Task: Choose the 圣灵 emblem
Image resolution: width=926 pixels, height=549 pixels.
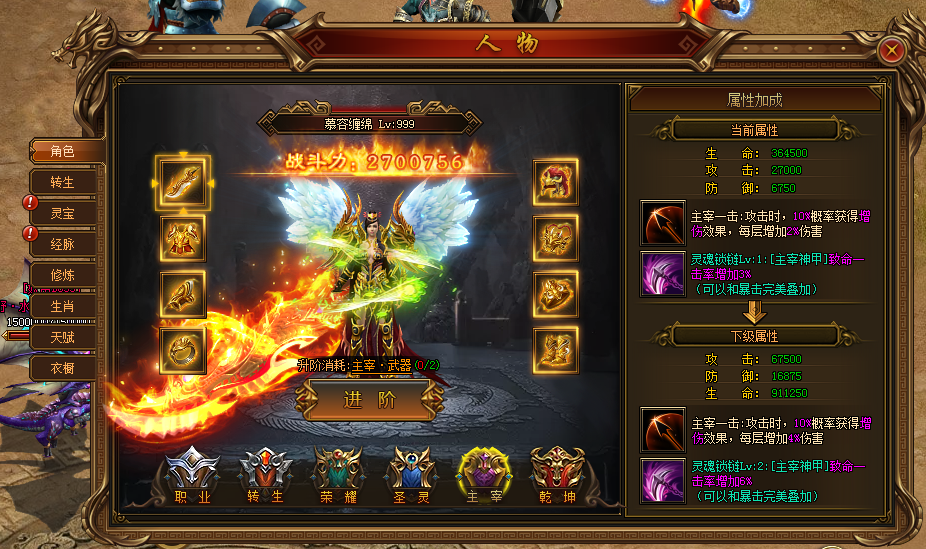Action: point(410,475)
